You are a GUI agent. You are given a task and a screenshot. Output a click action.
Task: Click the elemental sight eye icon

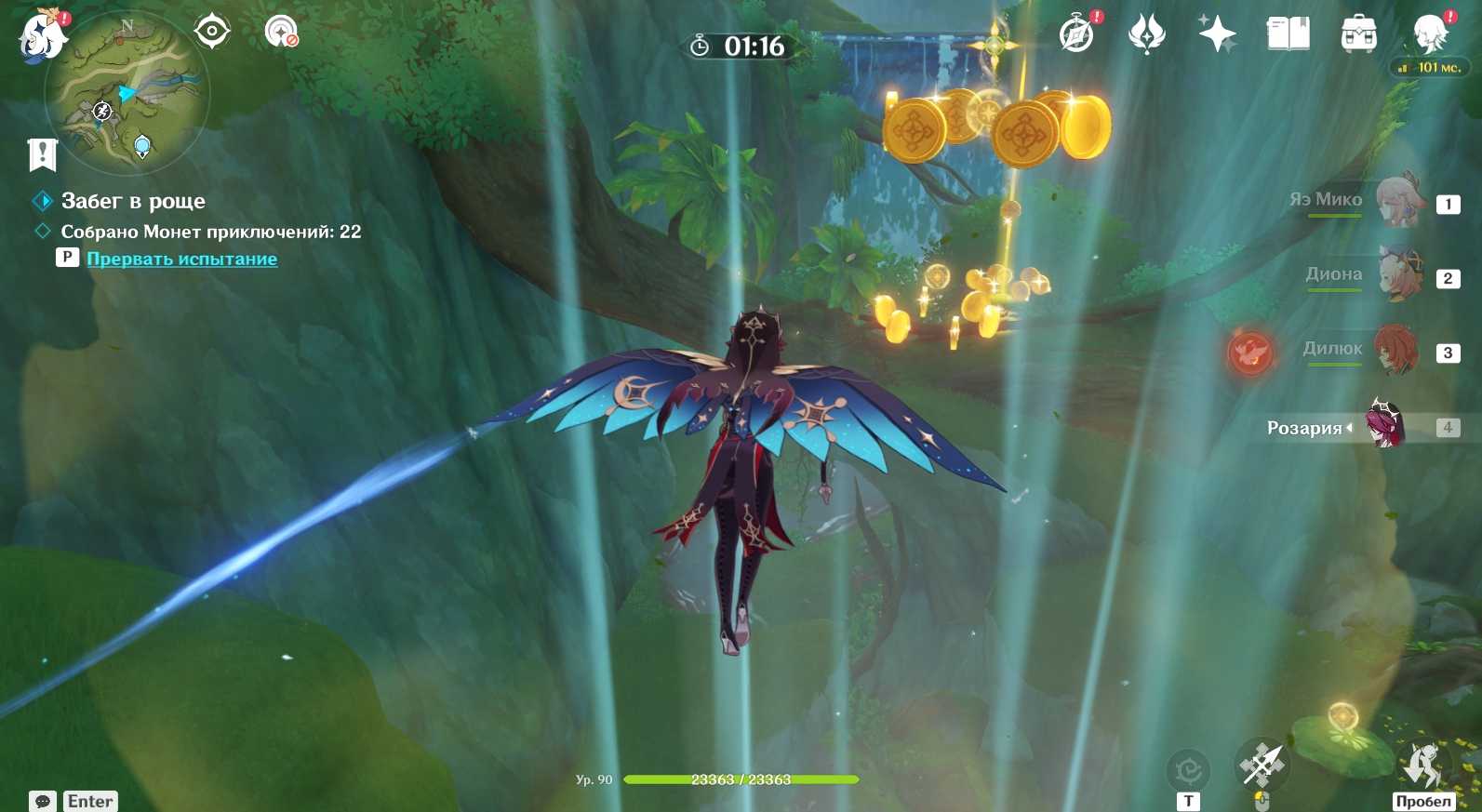212,32
